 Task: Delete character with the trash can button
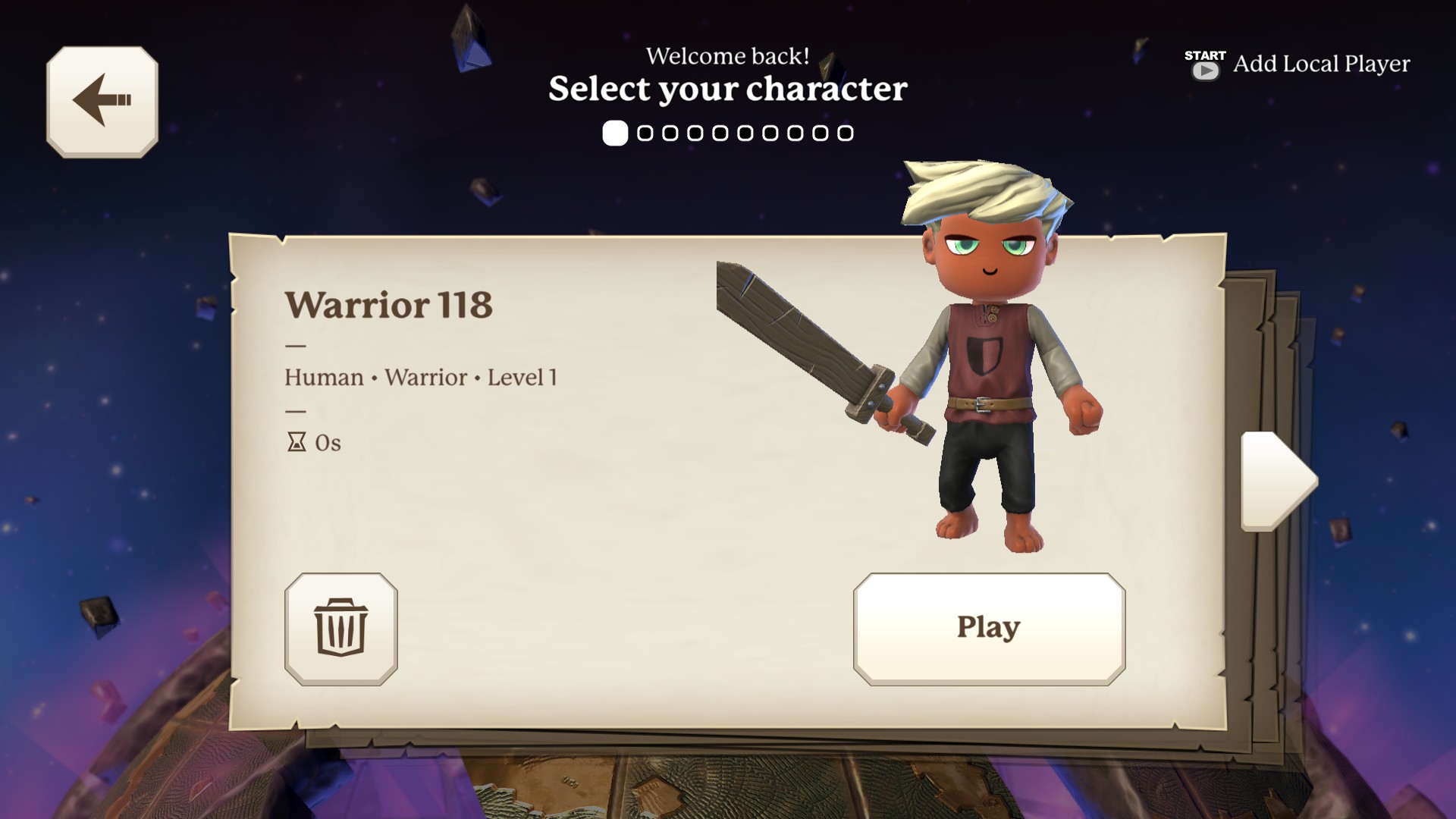pos(340,629)
